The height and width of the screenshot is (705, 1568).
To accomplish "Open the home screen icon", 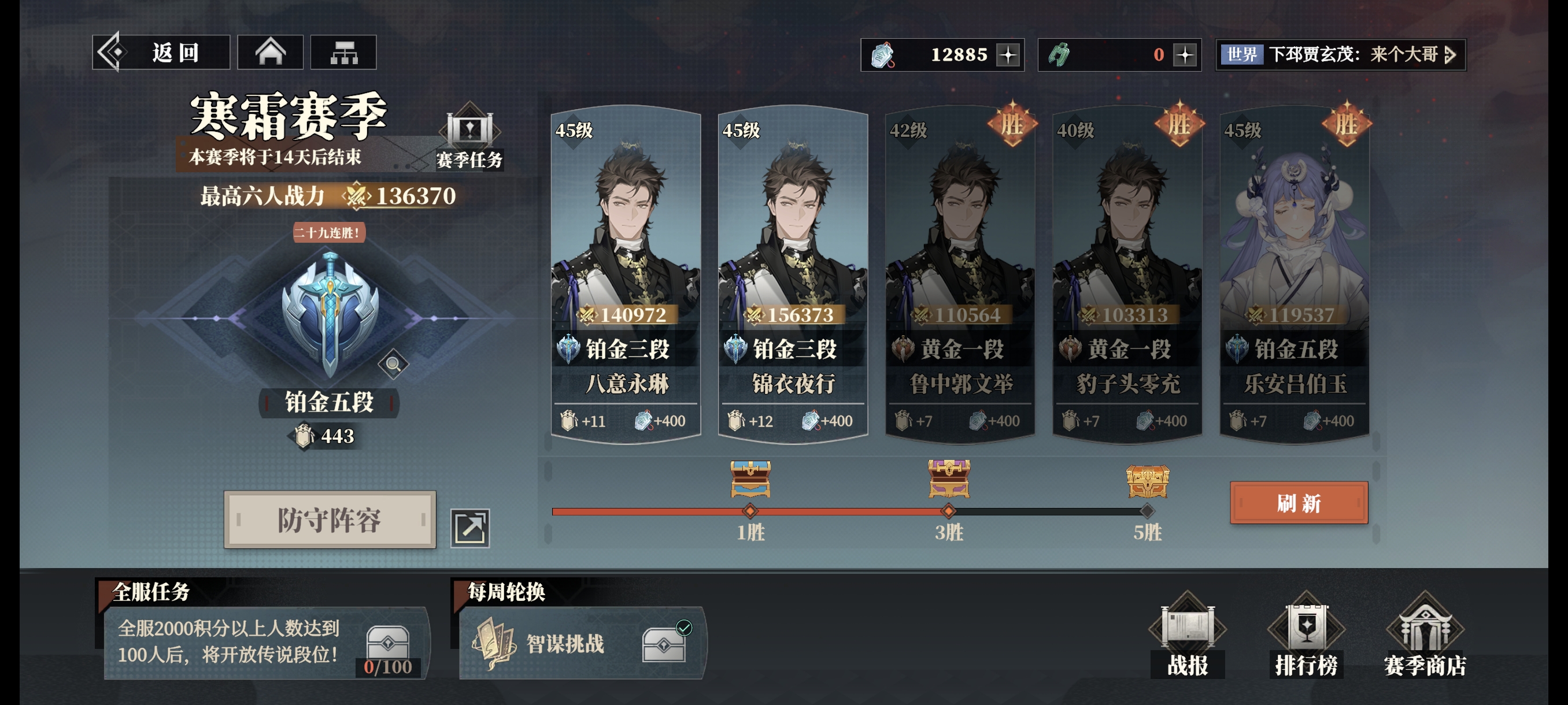I will [x=270, y=53].
